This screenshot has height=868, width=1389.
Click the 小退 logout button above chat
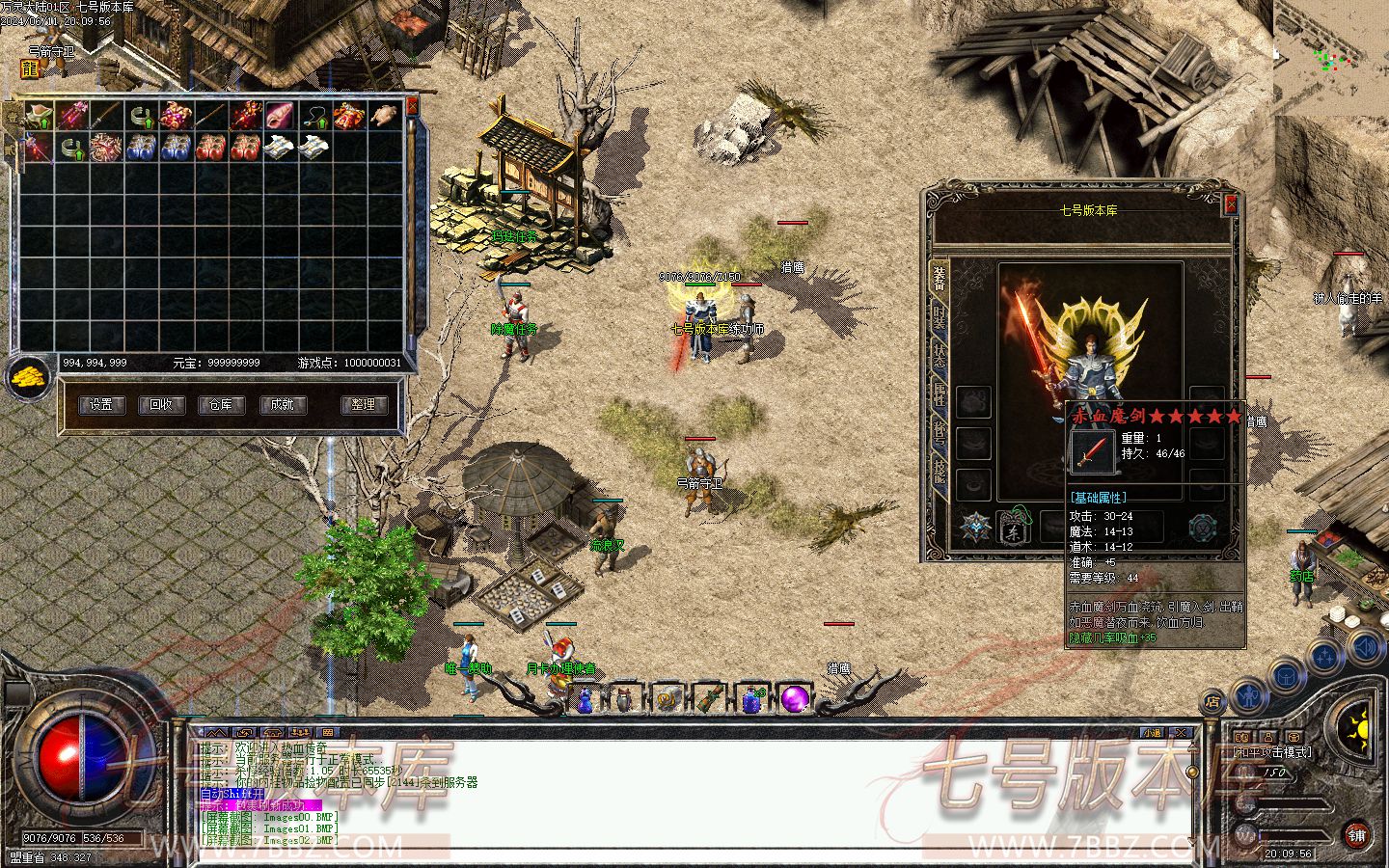[1152, 733]
